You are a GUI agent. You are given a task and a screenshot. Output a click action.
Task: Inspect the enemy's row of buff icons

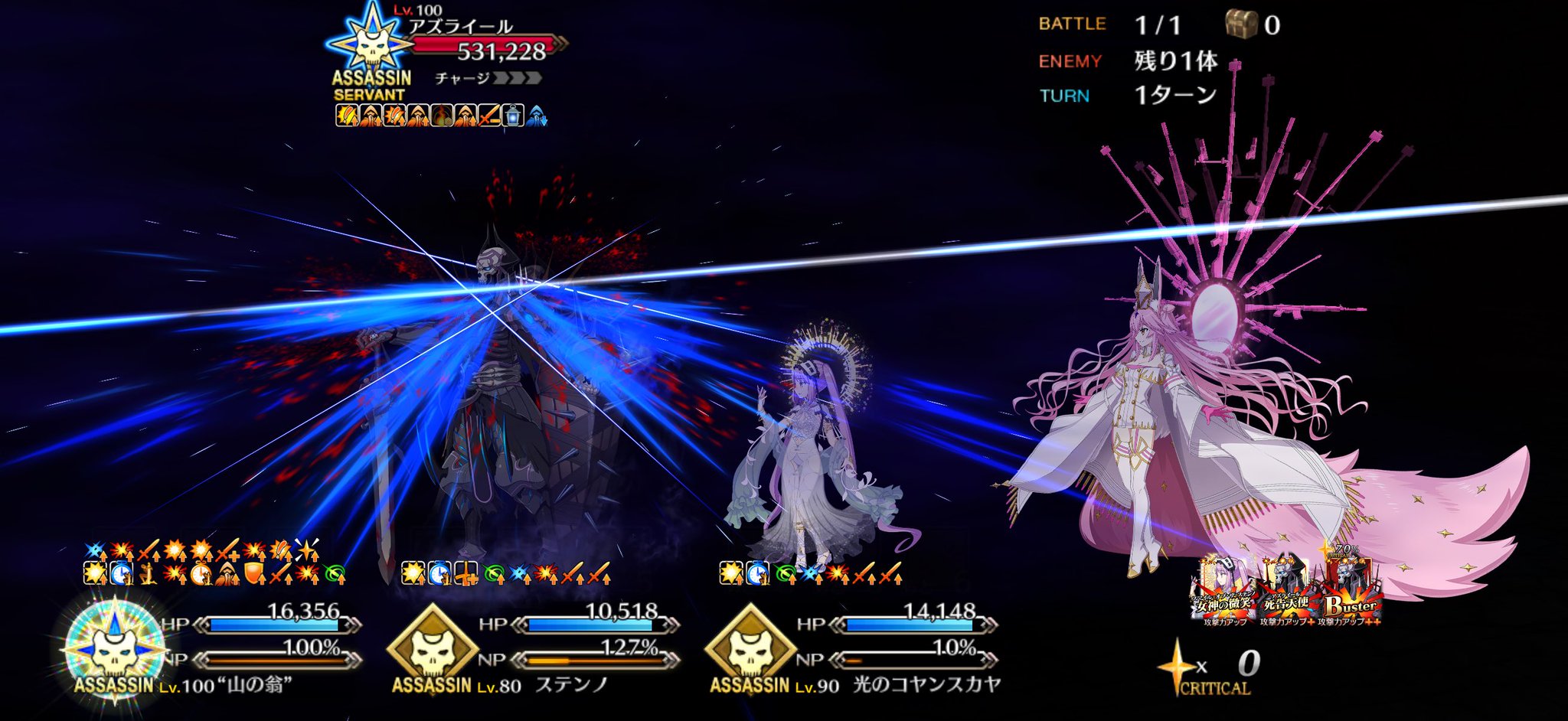[440, 116]
